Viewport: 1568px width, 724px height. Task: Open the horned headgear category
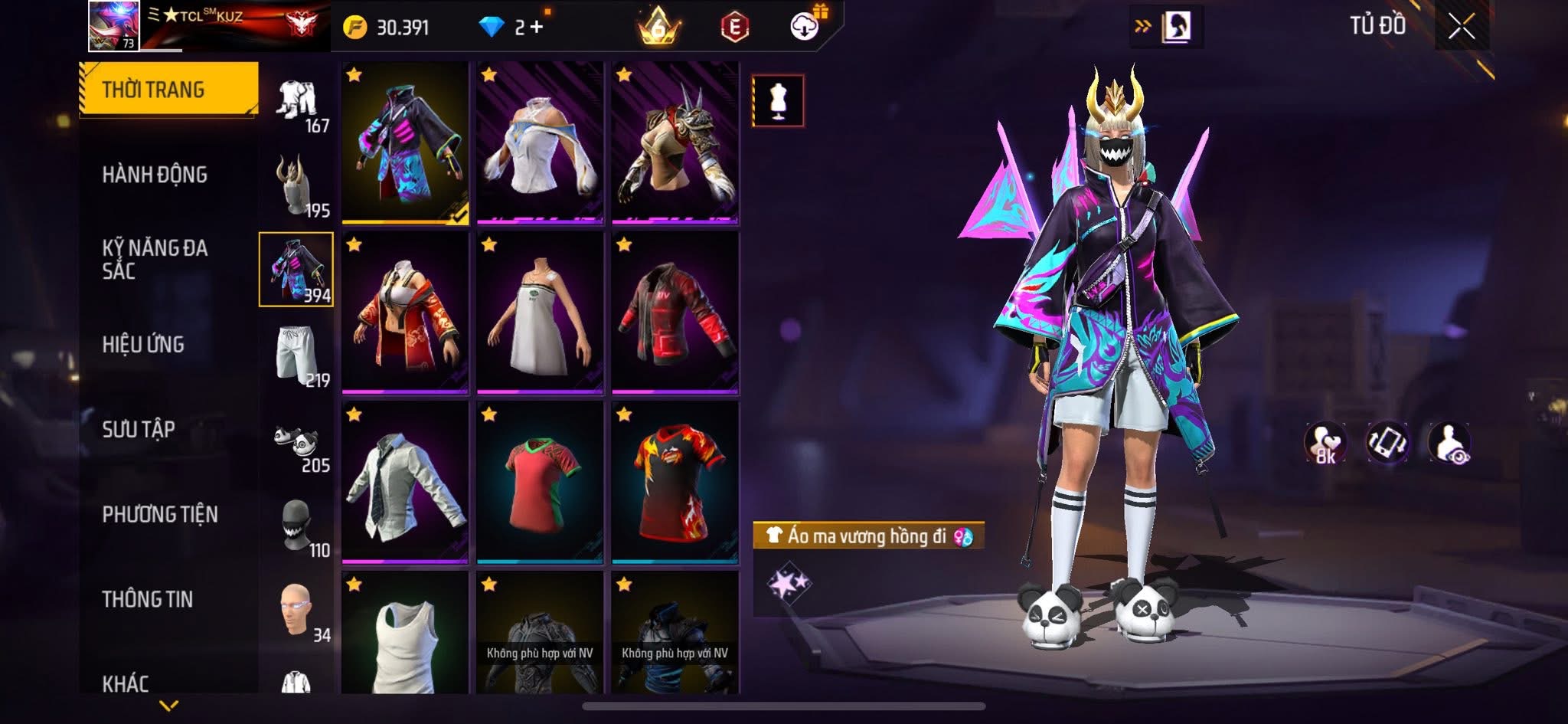[x=297, y=185]
